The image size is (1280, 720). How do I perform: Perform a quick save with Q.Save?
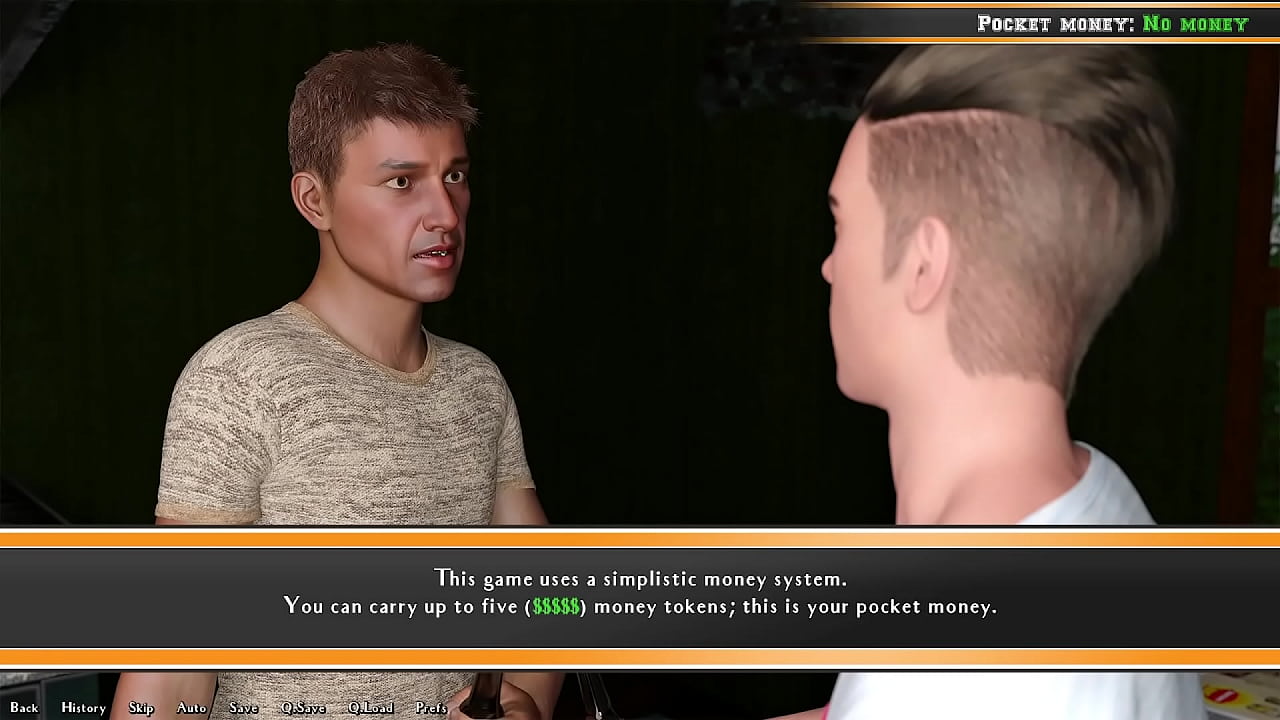pos(303,707)
